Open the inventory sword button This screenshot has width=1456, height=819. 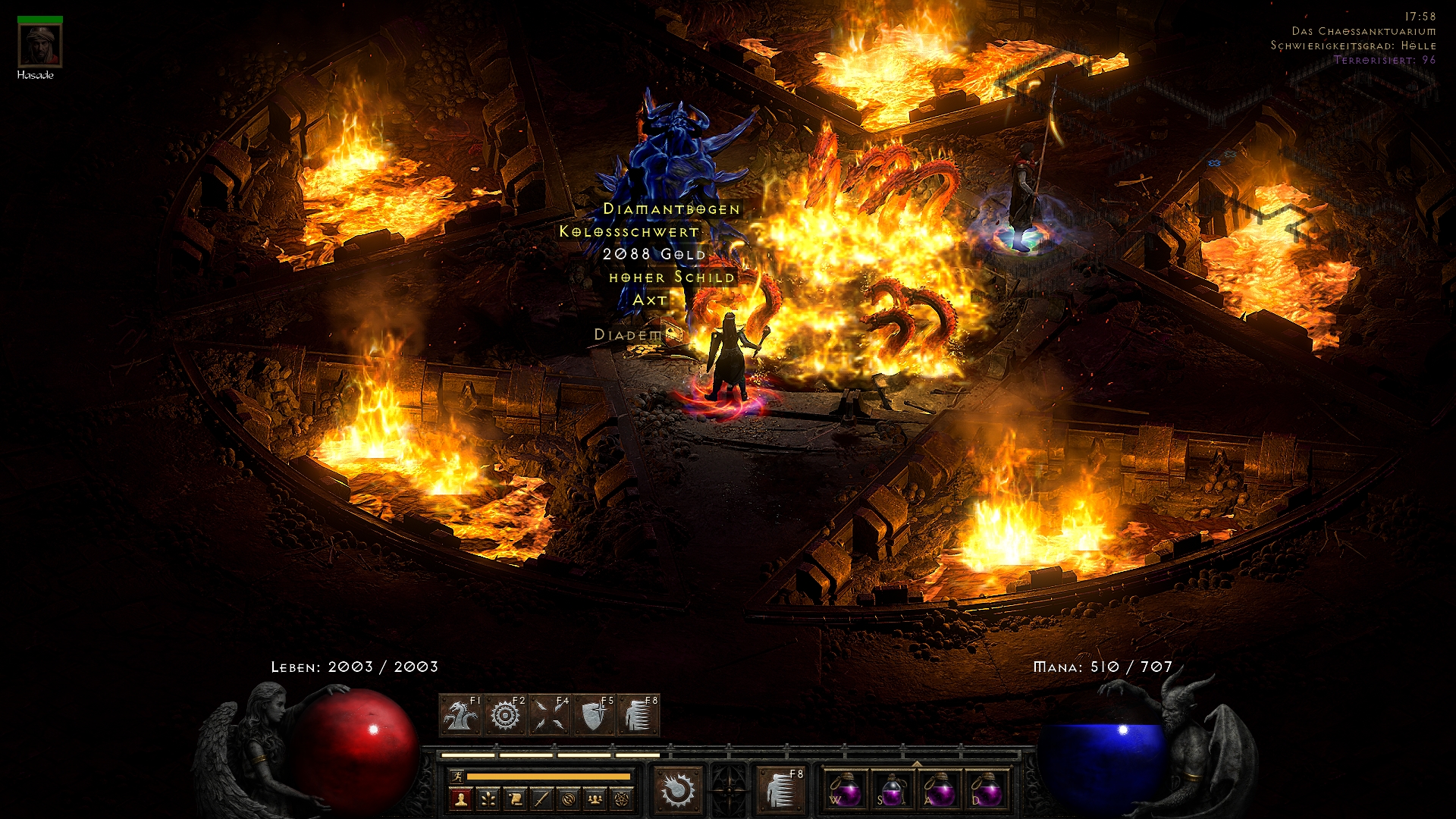541,799
